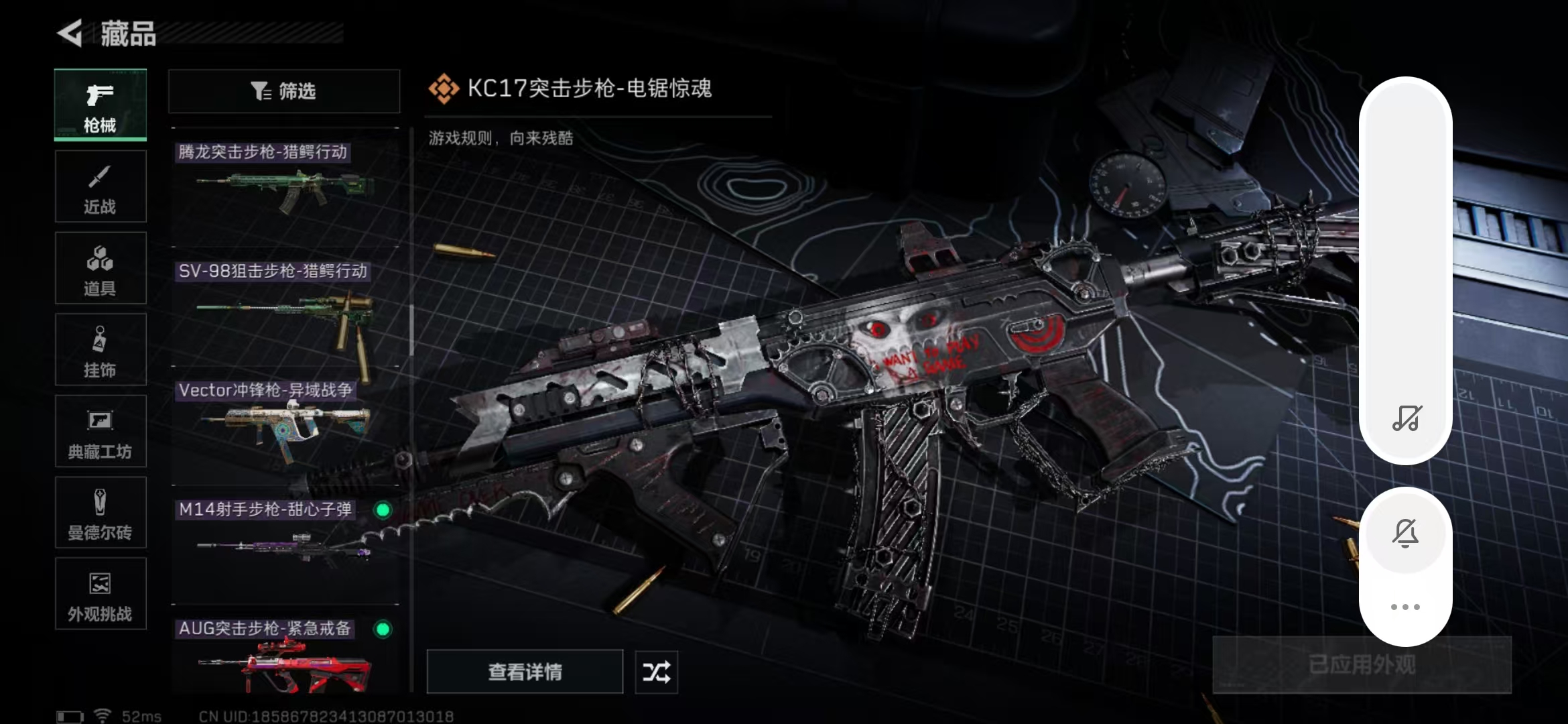Switch to the 藏品 collection header tab
The width and height of the screenshot is (1568, 724).
[x=129, y=35]
